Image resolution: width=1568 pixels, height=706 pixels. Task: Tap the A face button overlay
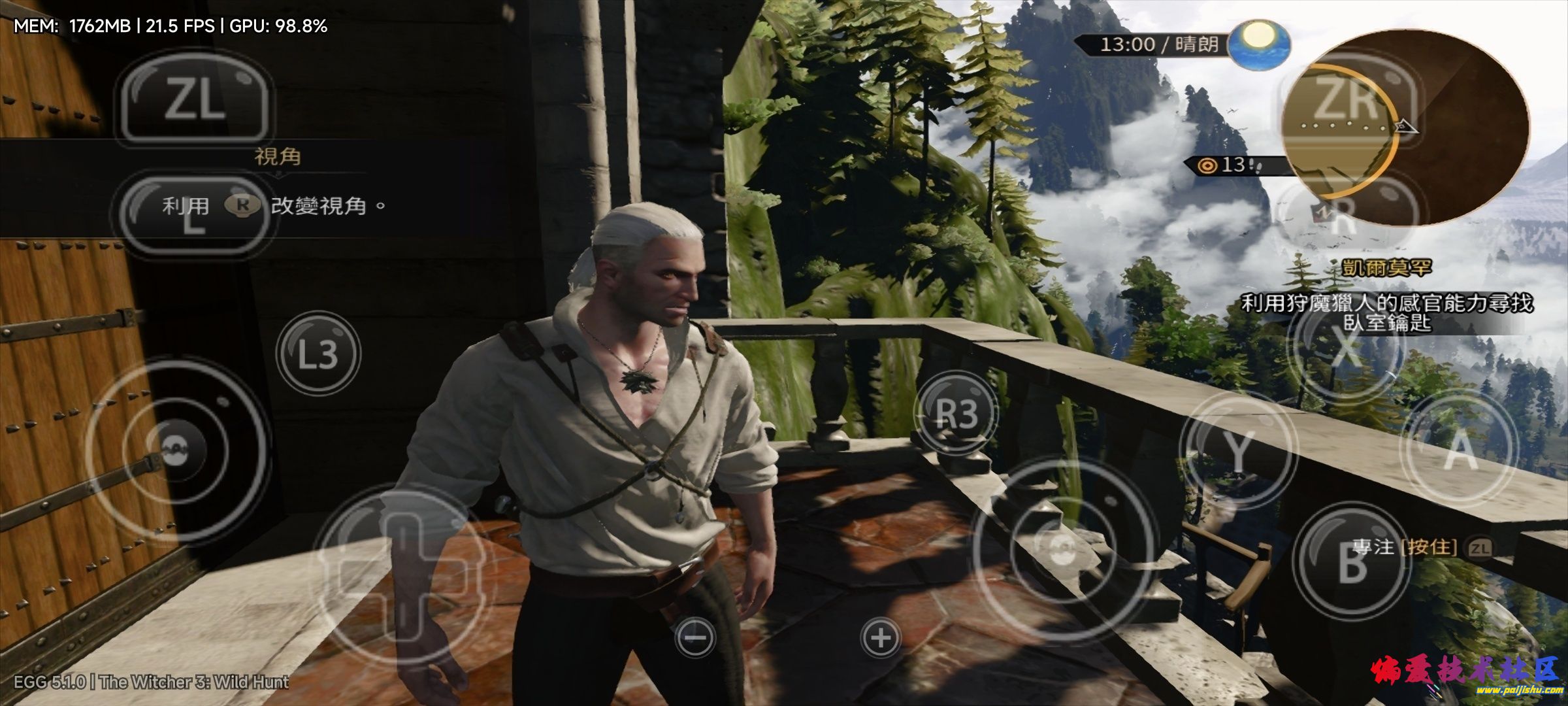1459,451
